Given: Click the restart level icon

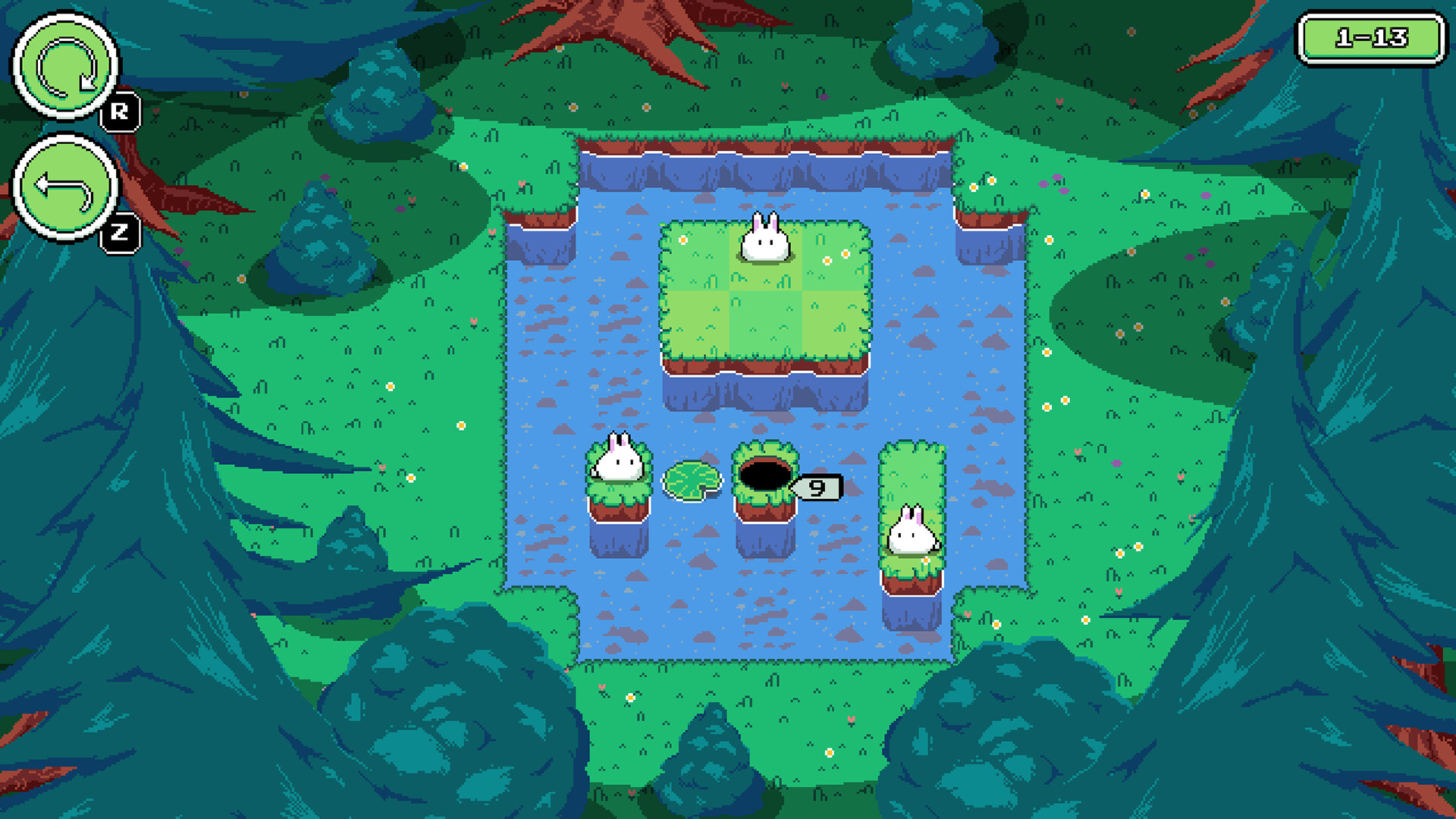Looking at the screenshot, I should [x=64, y=67].
